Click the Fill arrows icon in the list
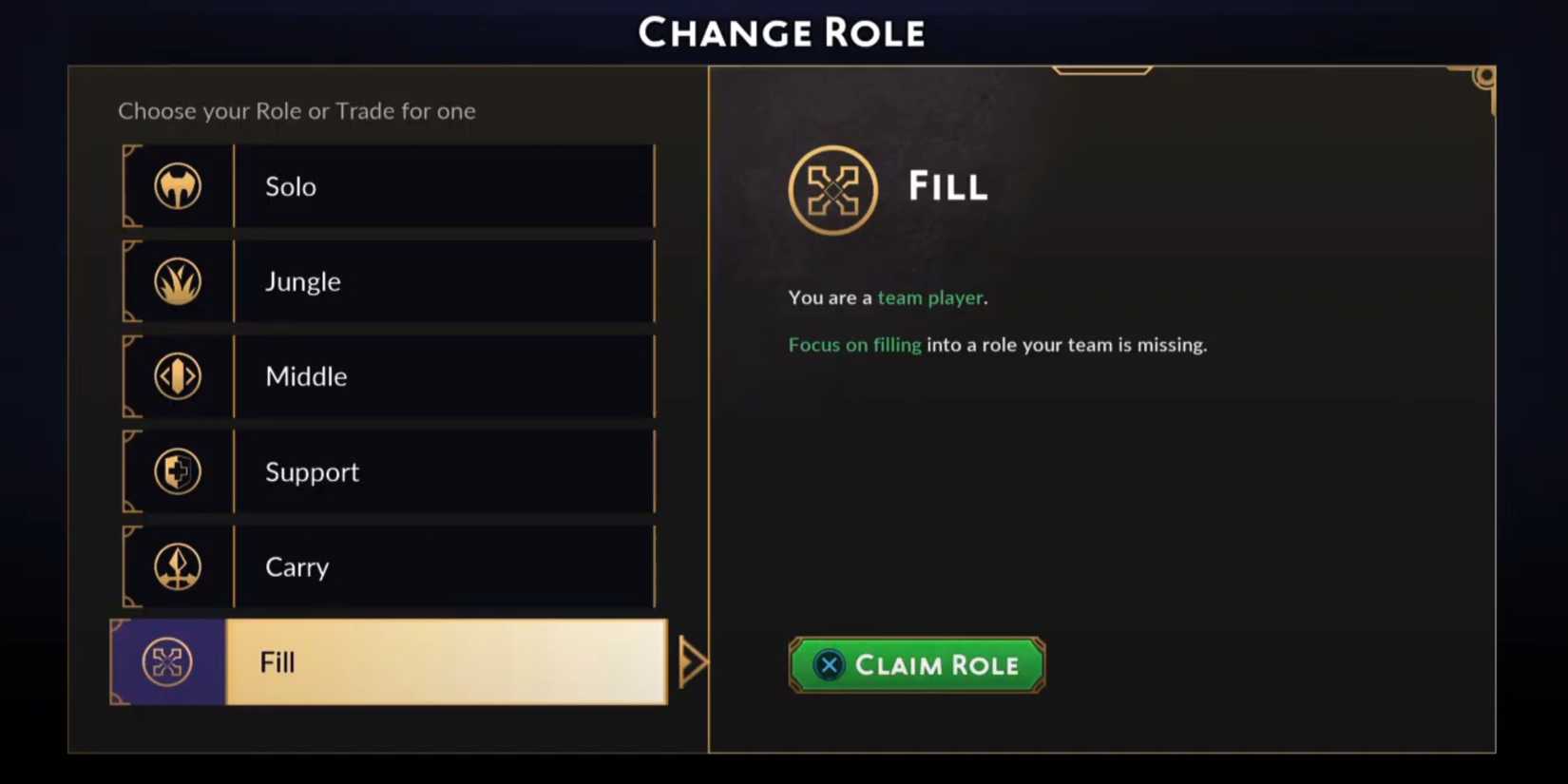Image resolution: width=1568 pixels, height=784 pixels. point(166,662)
